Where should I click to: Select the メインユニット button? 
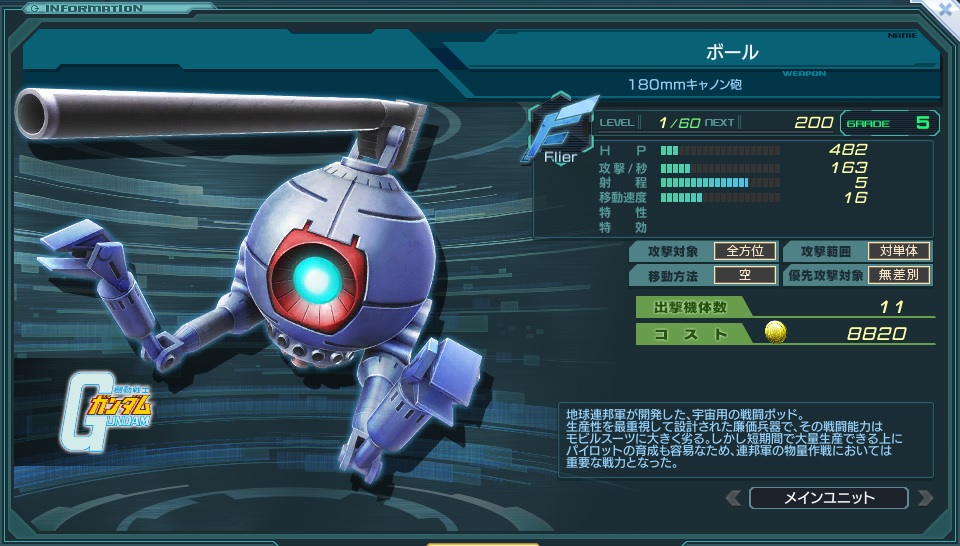828,497
